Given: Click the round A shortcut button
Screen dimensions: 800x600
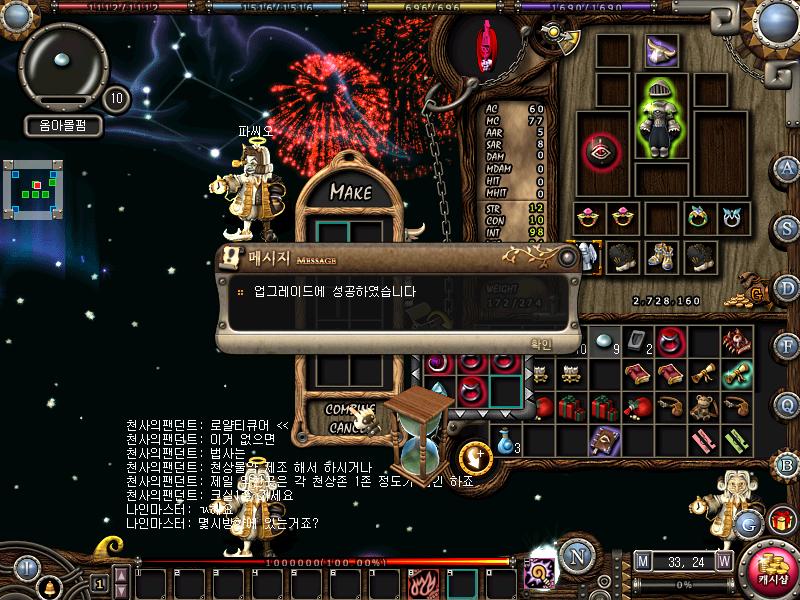Looking at the screenshot, I should tap(787, 168).
